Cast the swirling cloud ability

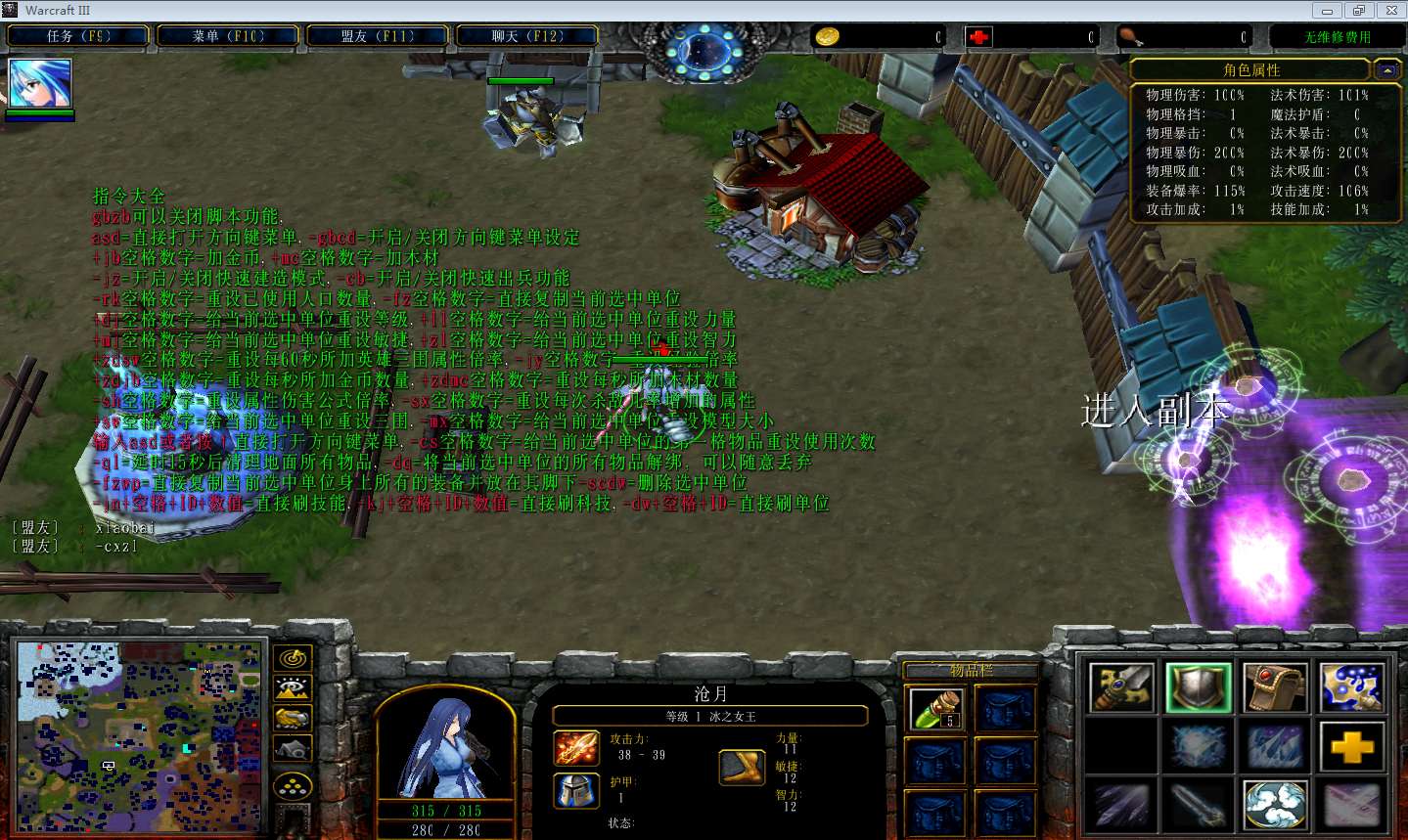tap(1275, 805)
